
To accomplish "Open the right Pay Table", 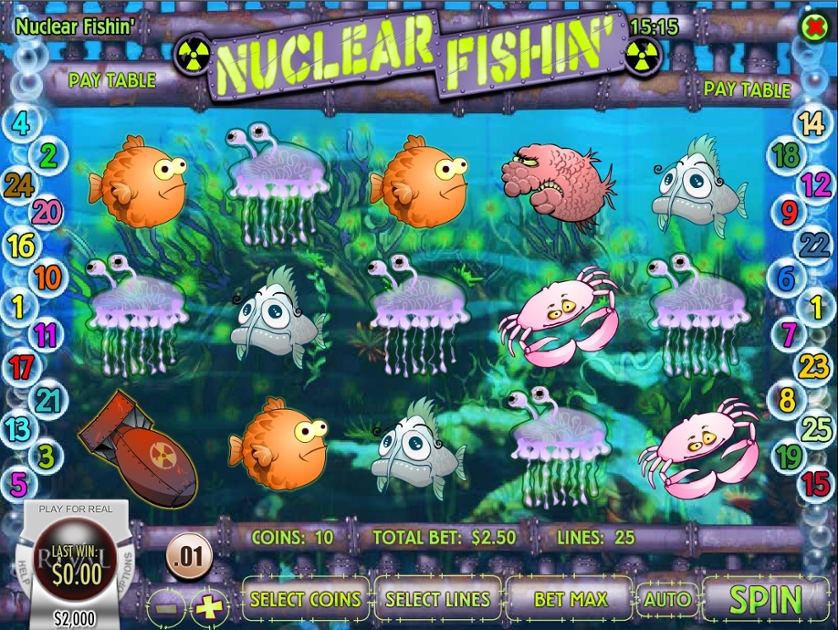I will (x=747, y=89).
